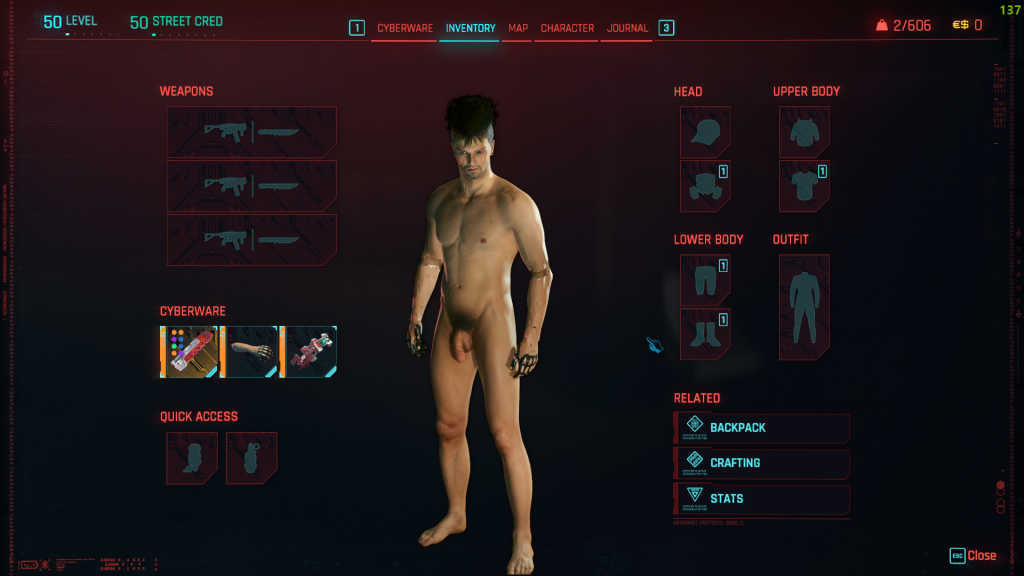Open the Crafting menu

762,463
